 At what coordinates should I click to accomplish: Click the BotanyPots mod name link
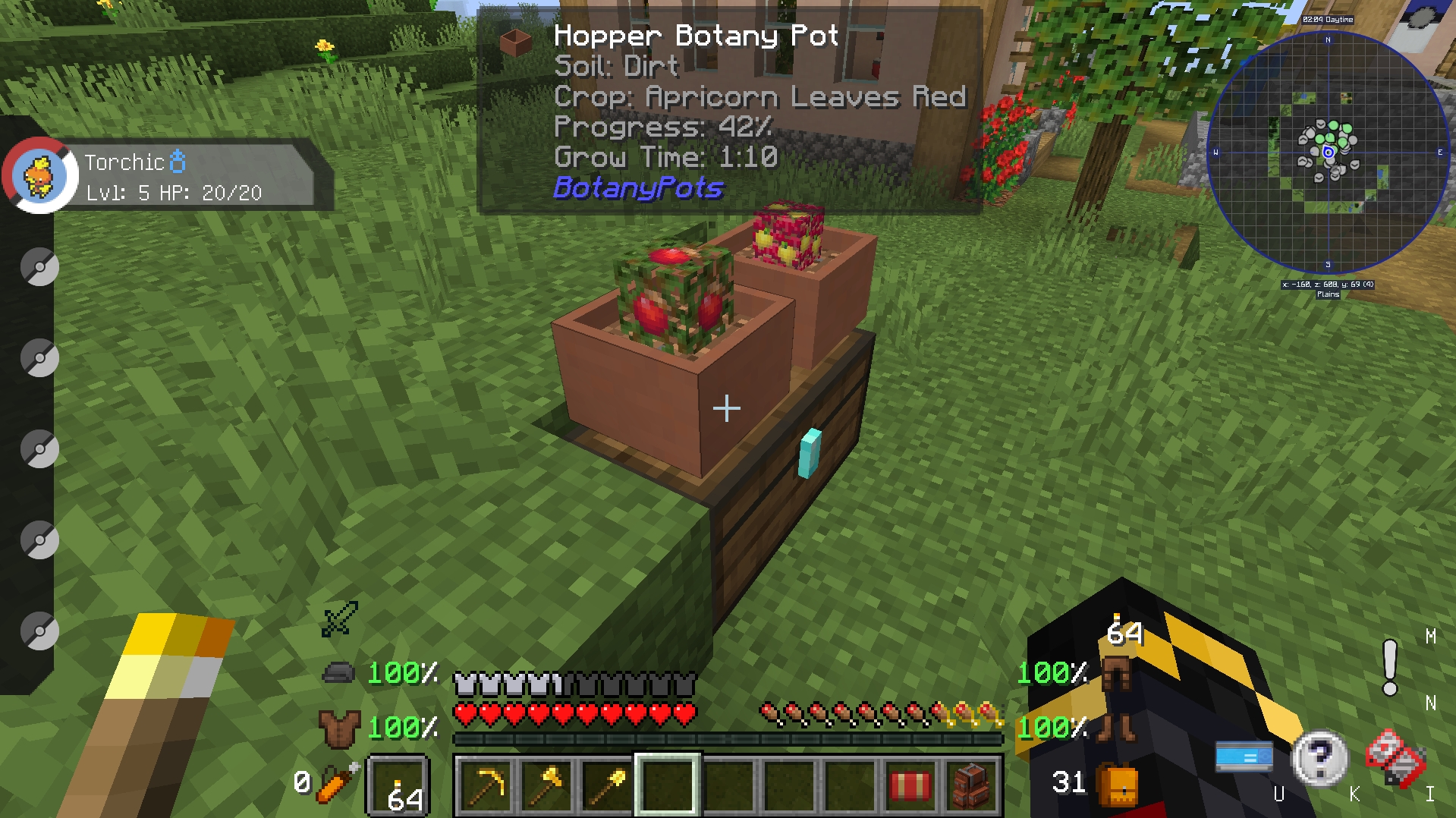637,190
